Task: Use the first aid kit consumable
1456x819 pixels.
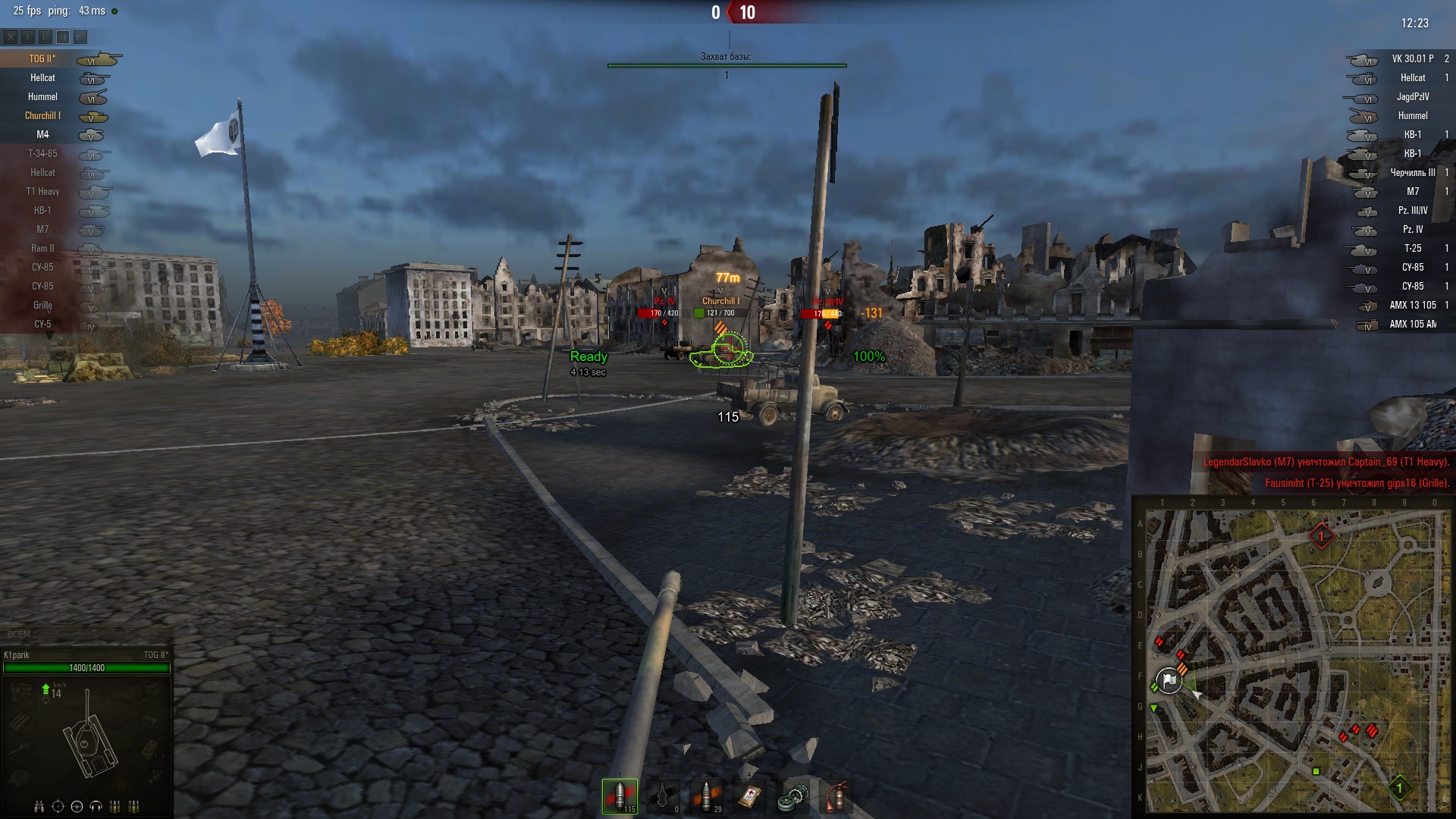Action: click(749, 796)
